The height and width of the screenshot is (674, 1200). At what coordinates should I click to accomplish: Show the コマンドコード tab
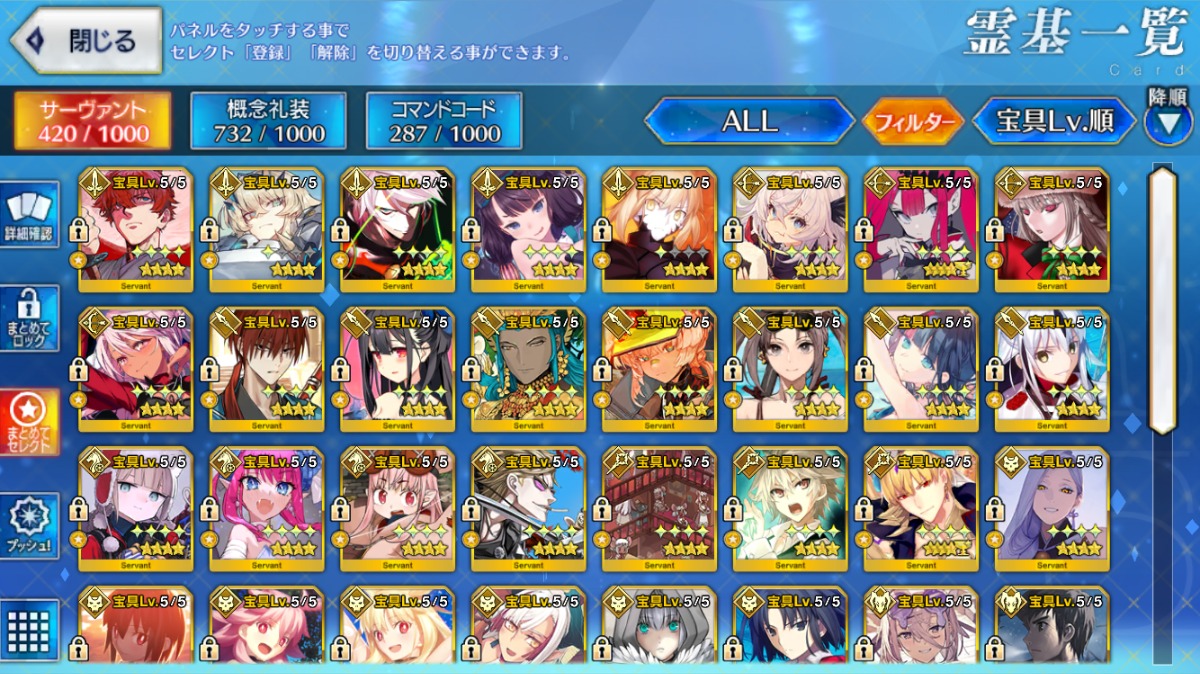pos(444,121)
